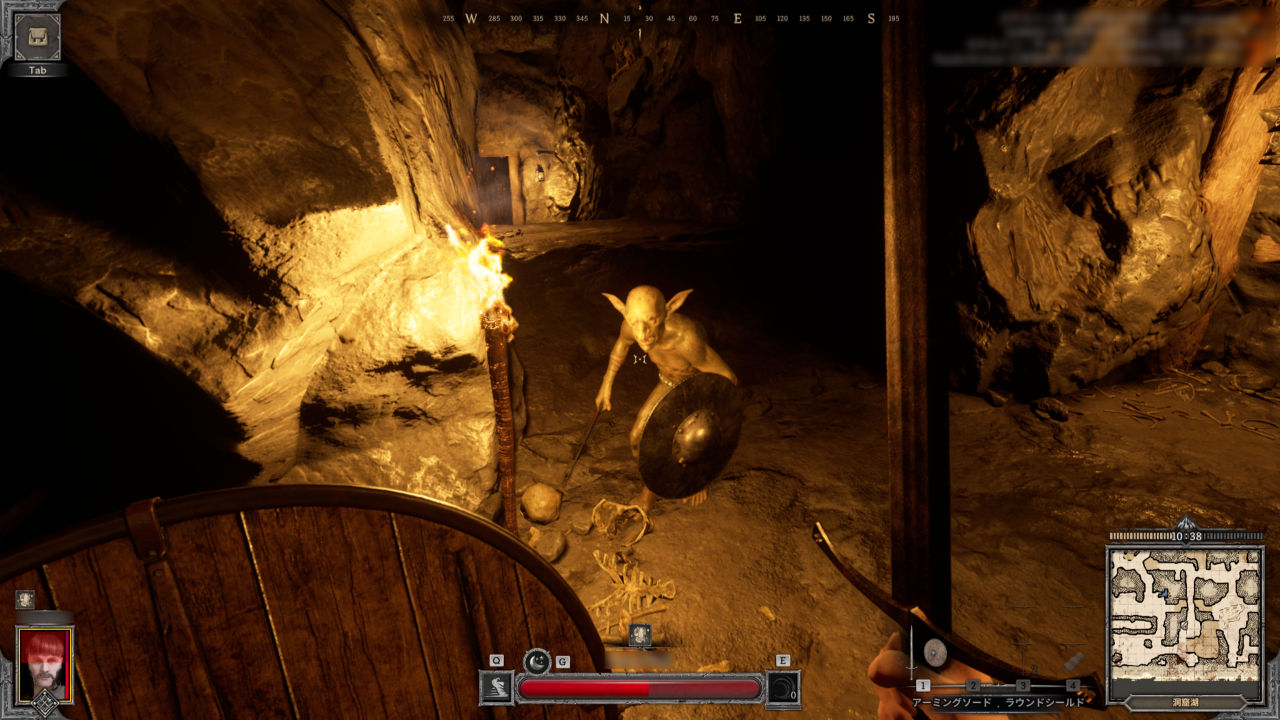The height and width of the screenshot is (720, 1280).
Task: Activate the chess knight ability icon
Action: click(x=497, y=688)
